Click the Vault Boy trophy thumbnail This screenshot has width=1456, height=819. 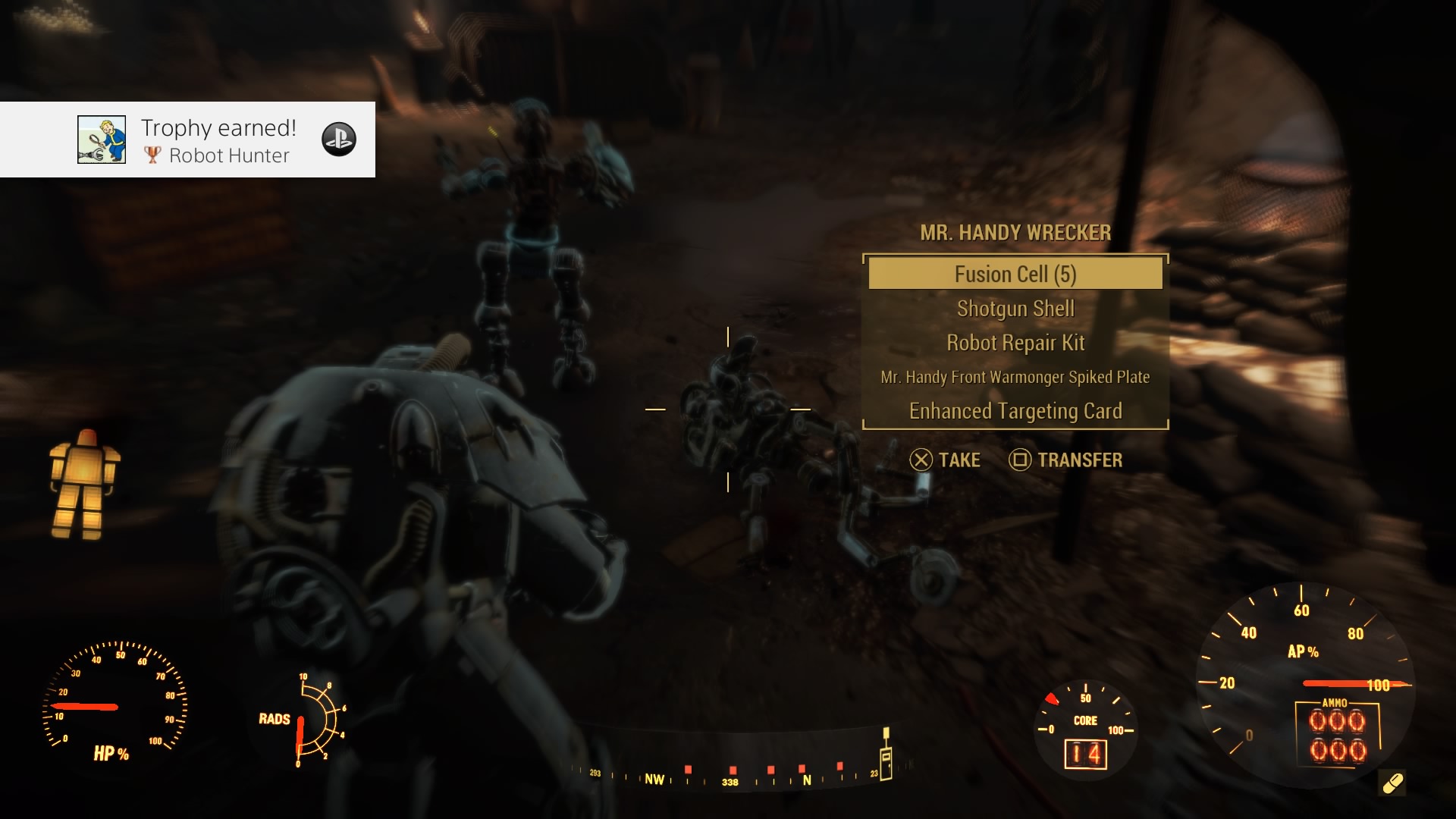(x=102, y=140)
